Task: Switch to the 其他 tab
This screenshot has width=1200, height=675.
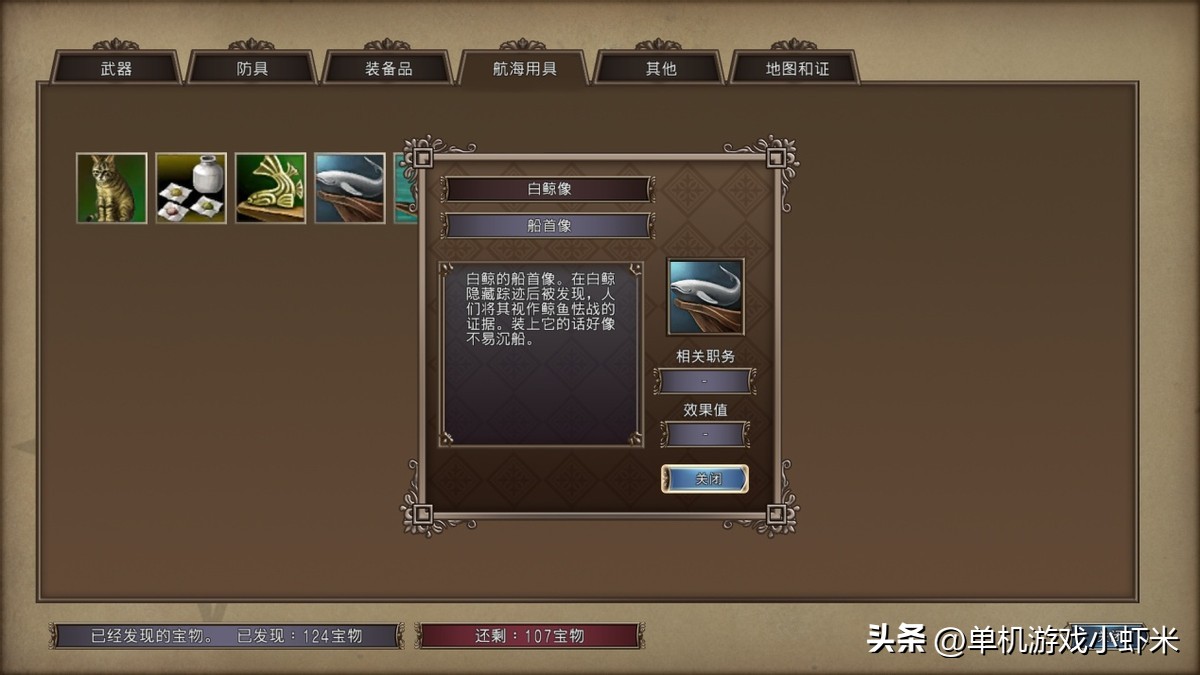Action: pyautogui.click(x=659, y=69)
